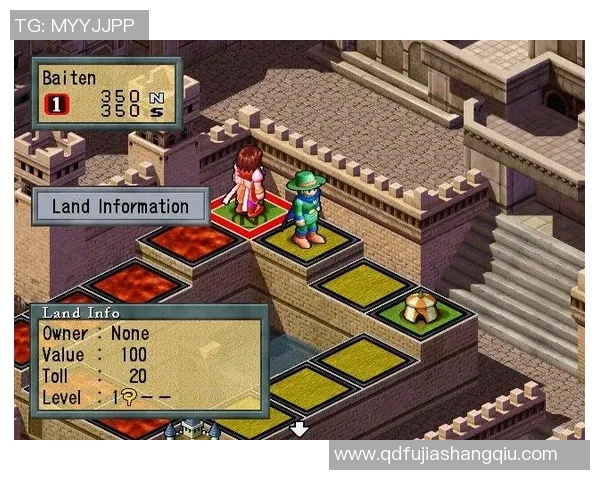600x480 pixels.
Task: Select the board tile with the tent
Action: tap(422, 311)
